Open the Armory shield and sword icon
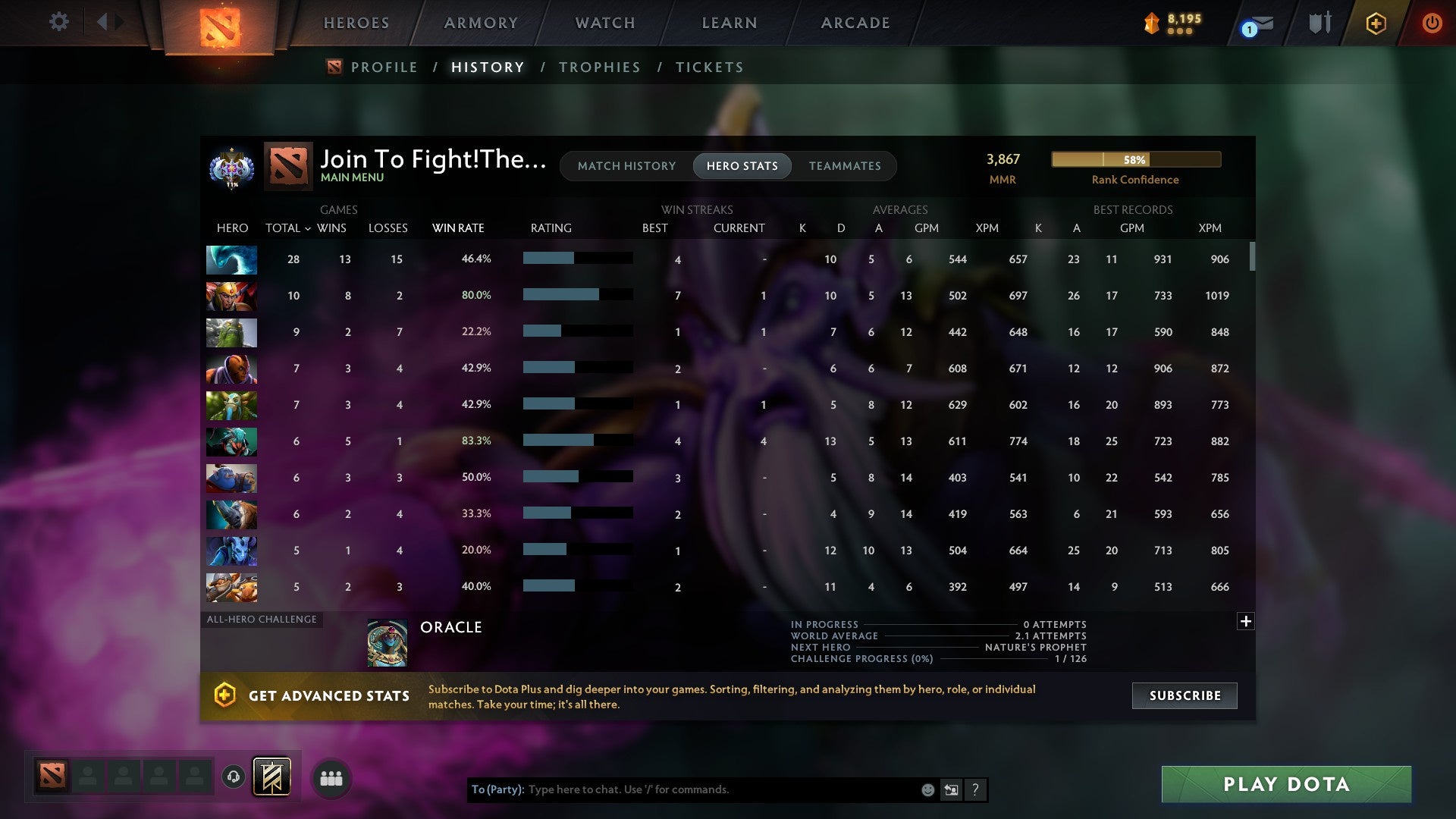Screen dimensions: 1456x819 [1319, 23]
